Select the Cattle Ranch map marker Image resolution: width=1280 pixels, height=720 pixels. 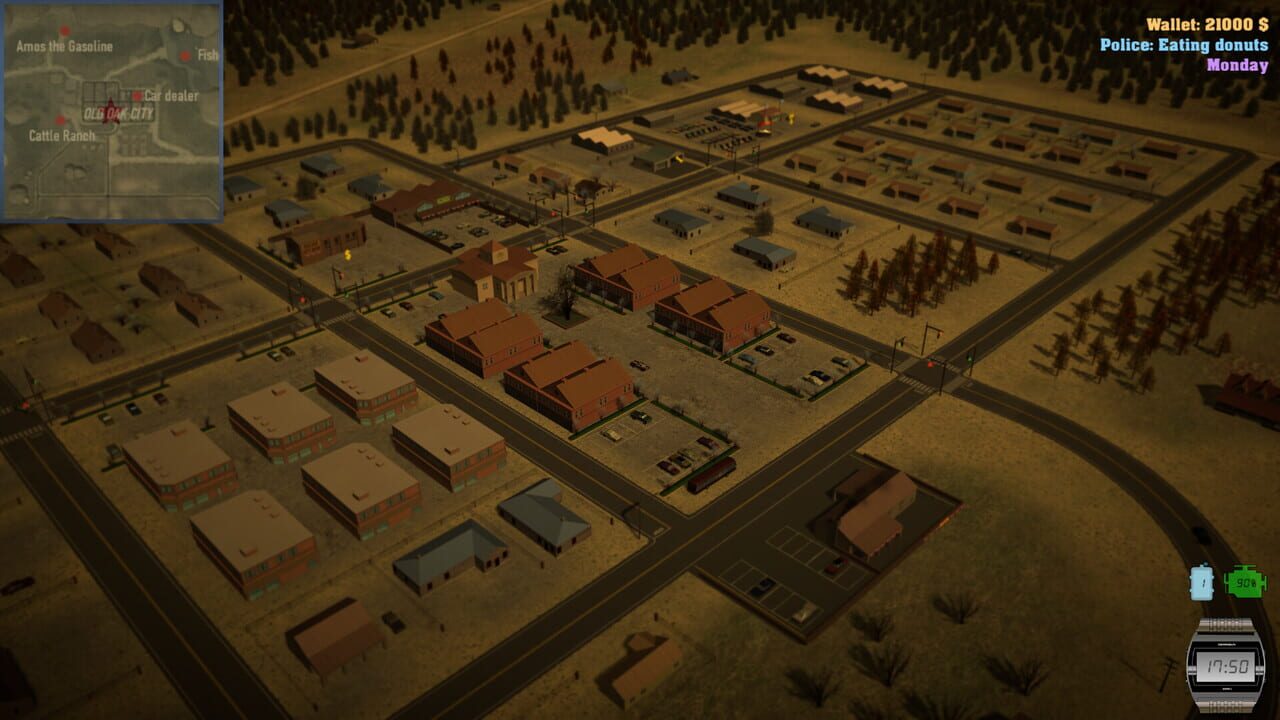(x=60, y=118)
